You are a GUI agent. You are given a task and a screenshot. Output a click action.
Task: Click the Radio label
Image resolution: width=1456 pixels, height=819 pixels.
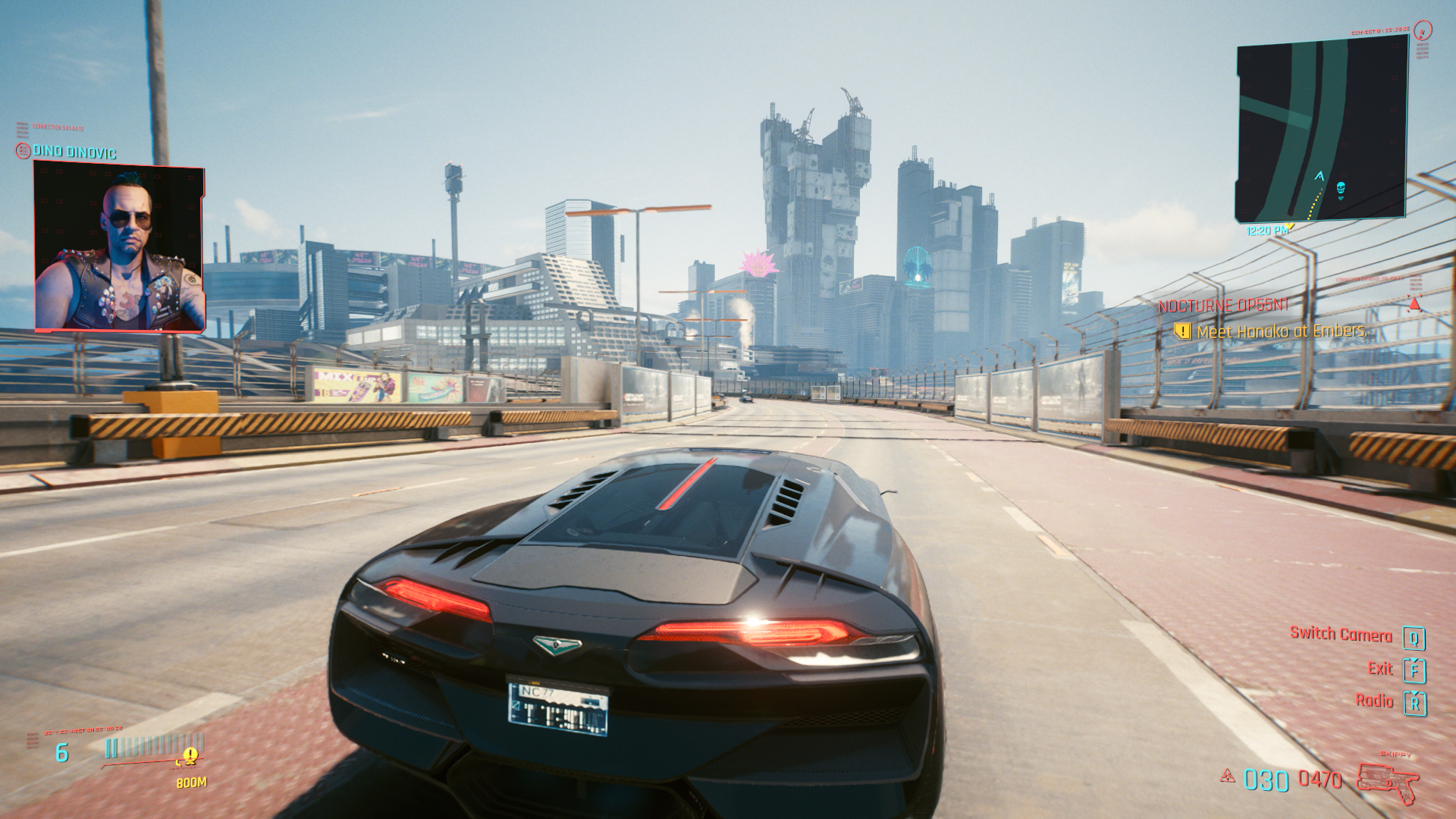1374,701
